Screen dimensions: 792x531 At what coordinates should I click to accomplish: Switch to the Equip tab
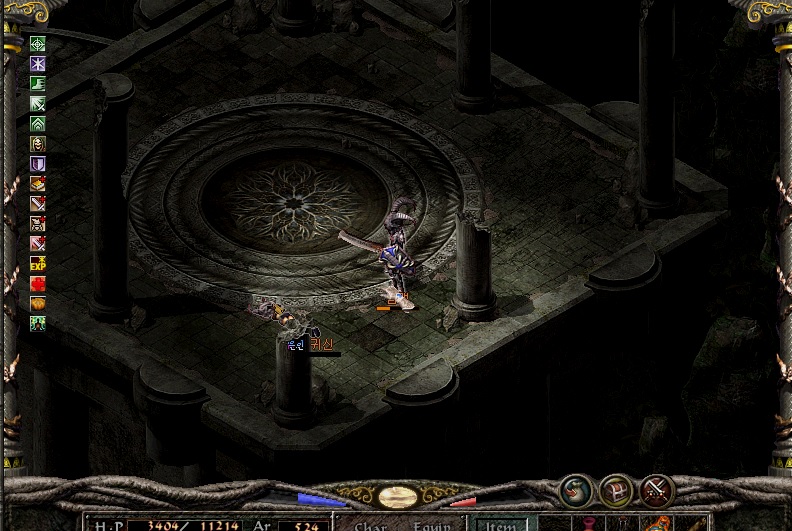pos(432,524)
